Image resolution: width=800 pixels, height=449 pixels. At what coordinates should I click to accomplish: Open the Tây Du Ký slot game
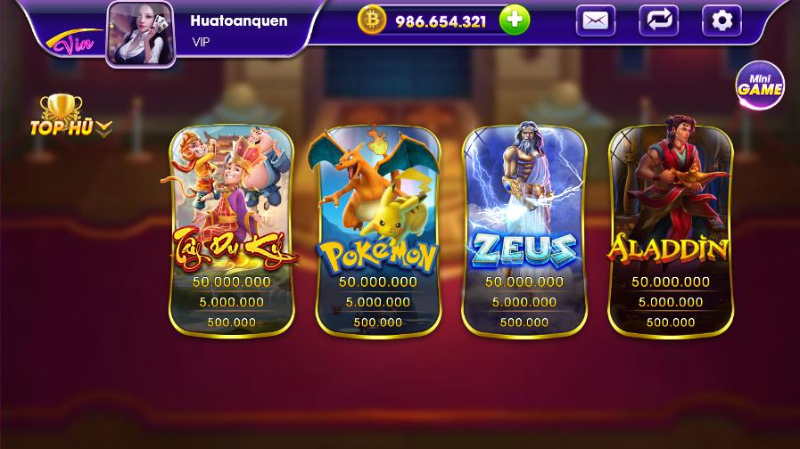click(231, 230)
